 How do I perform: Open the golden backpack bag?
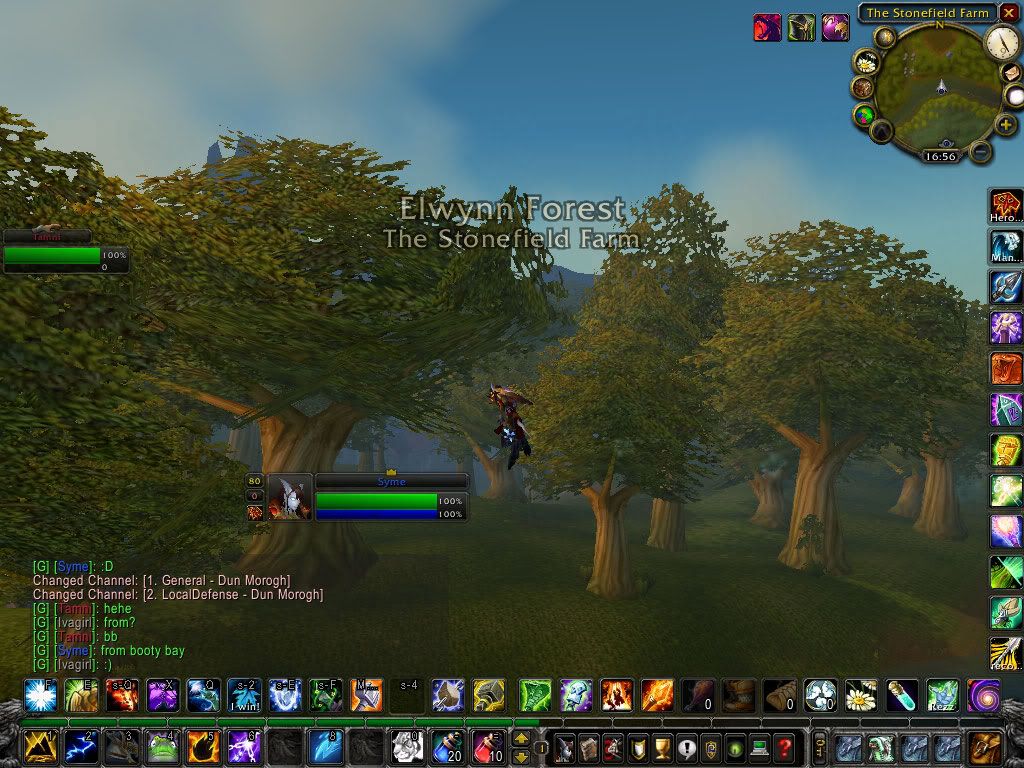(x=985, y=747)
